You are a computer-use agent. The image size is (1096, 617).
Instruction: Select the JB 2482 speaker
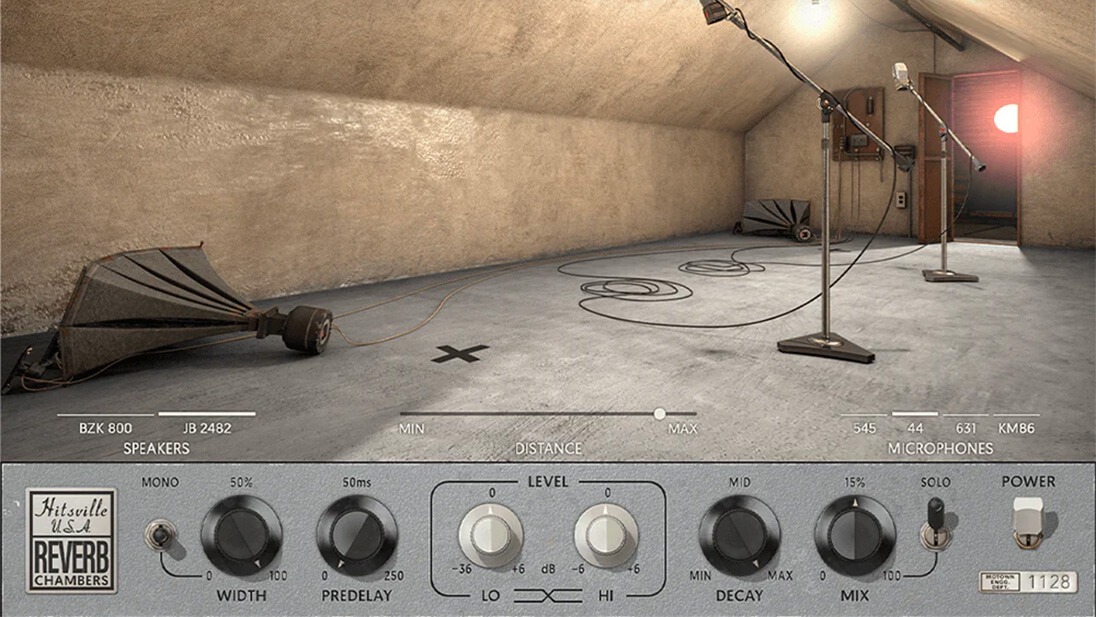pyautogui.click(x=206, y=428)
